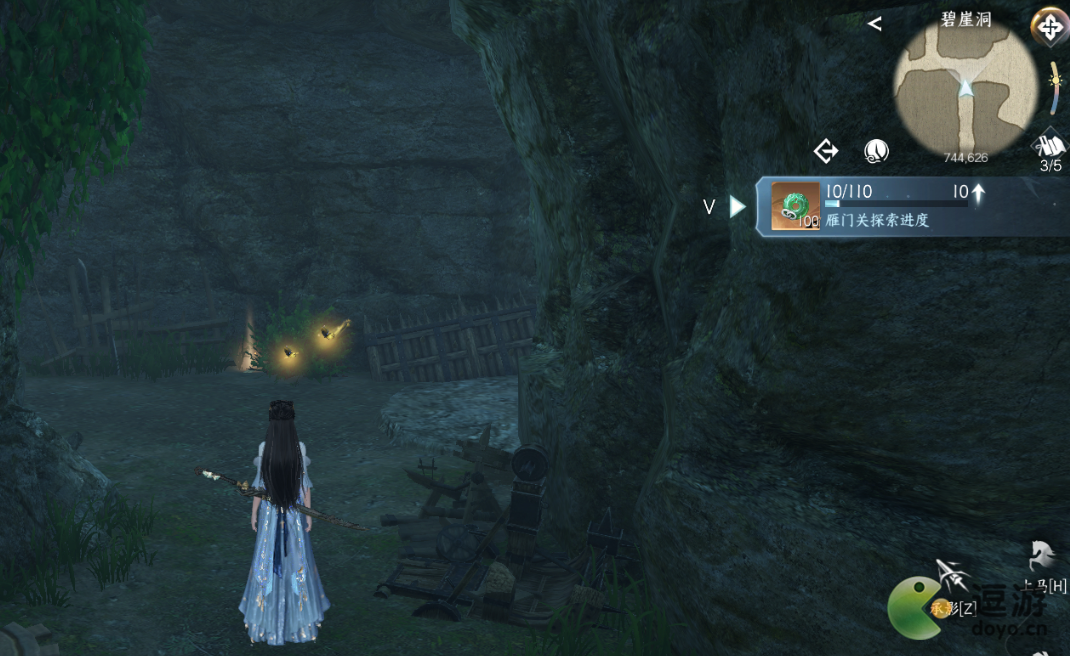Mount the horse using the 上马 icon

pyautogui.click(x=1041, y=555)
